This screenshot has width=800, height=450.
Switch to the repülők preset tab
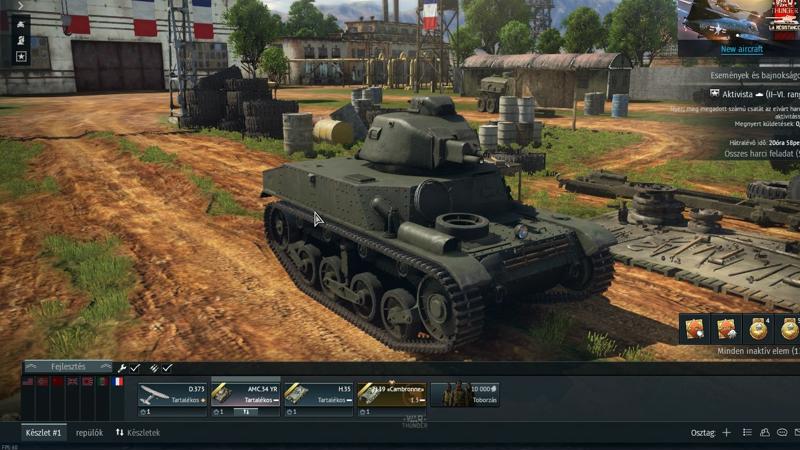coord(90,433)
